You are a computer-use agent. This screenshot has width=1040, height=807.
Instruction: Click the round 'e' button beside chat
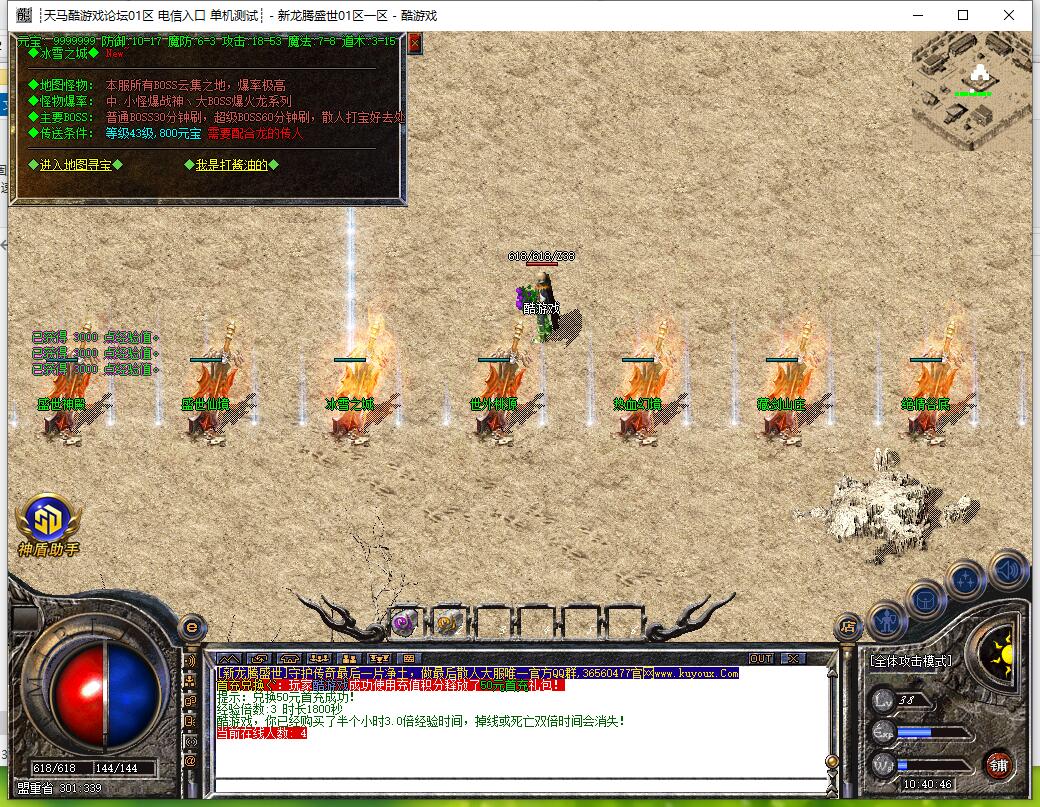pyautogui.click(x=191, y=628)
